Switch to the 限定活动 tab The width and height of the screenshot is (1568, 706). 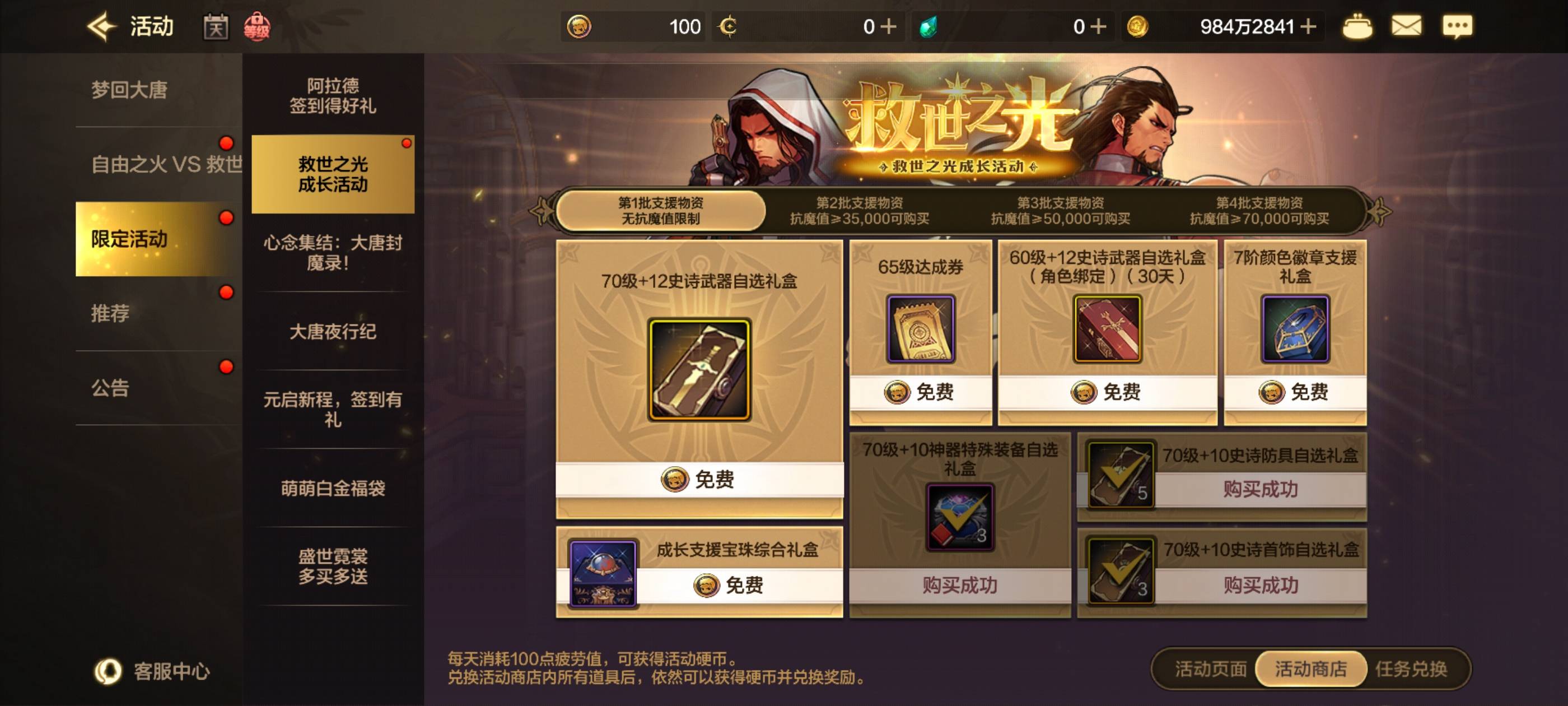[129, 239]
